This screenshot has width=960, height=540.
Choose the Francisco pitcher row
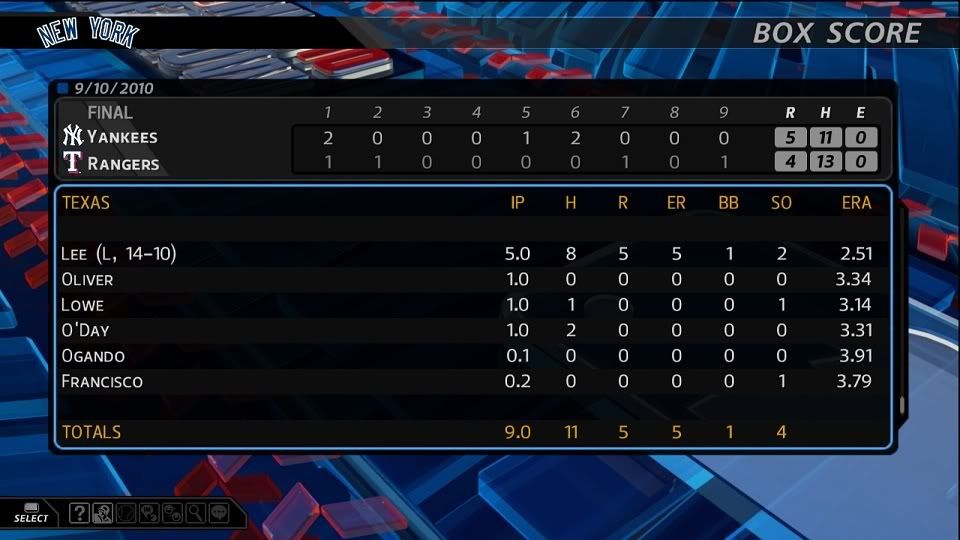coord(470,381)
